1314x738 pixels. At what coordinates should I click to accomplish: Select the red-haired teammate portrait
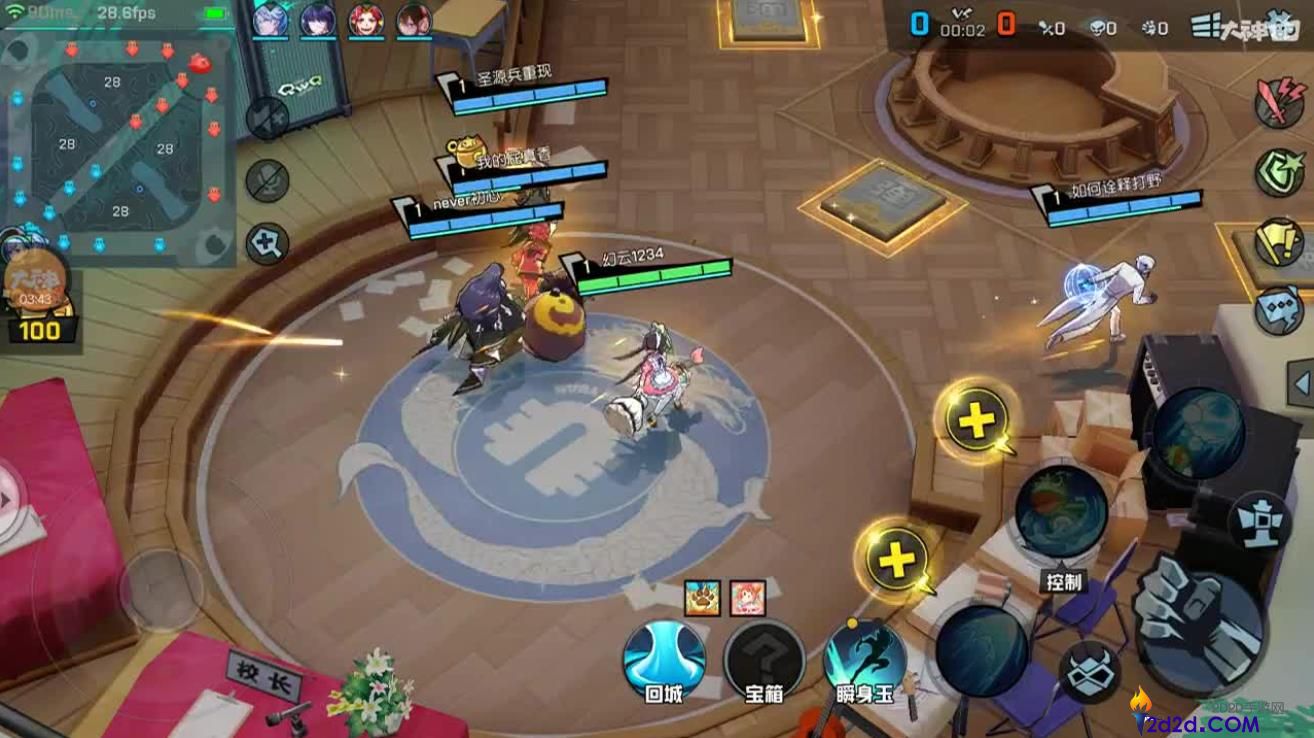[x=365, y=19]
